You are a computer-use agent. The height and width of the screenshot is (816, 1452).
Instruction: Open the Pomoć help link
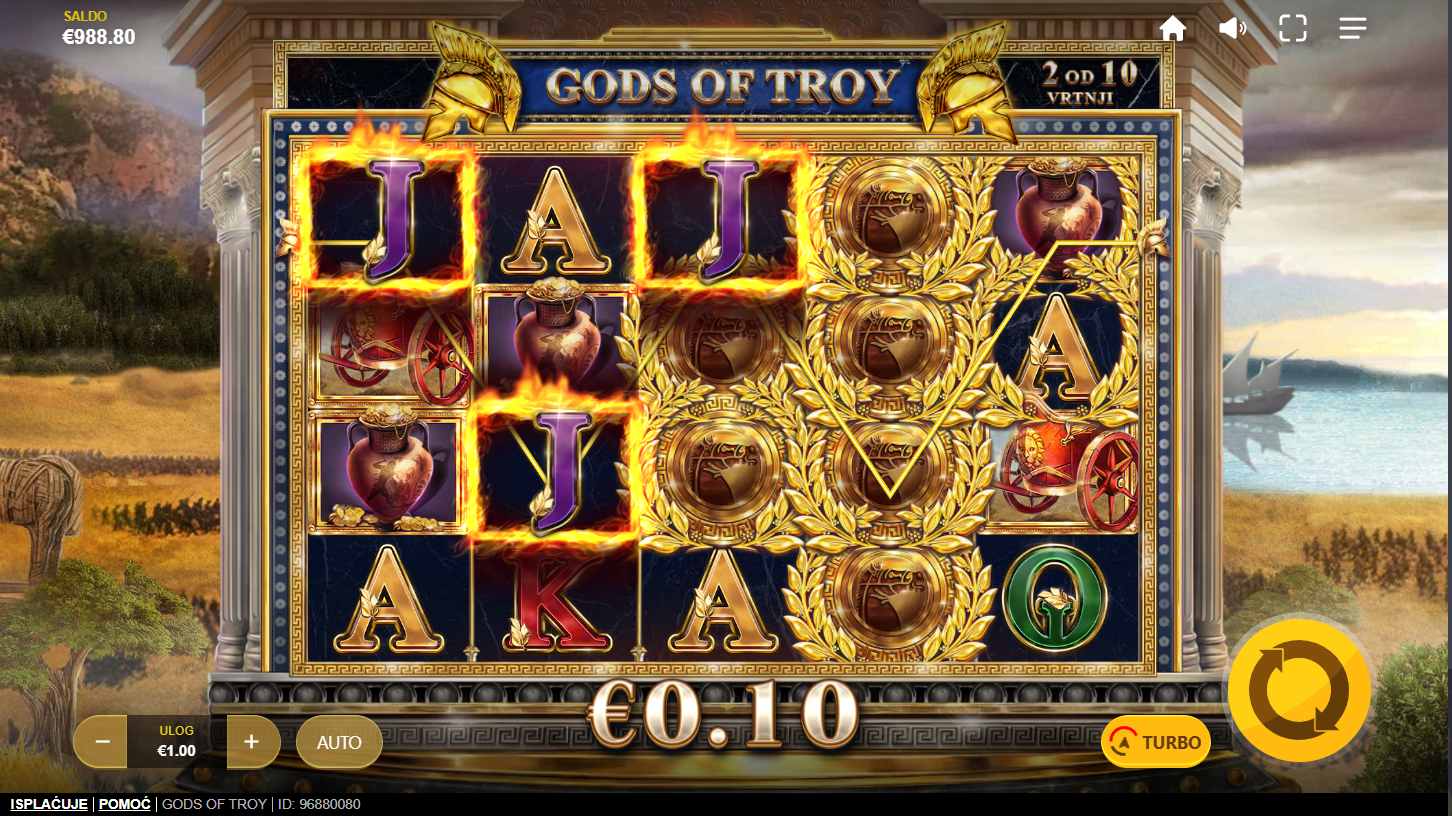pyautogui.click(x=125, y=804)
